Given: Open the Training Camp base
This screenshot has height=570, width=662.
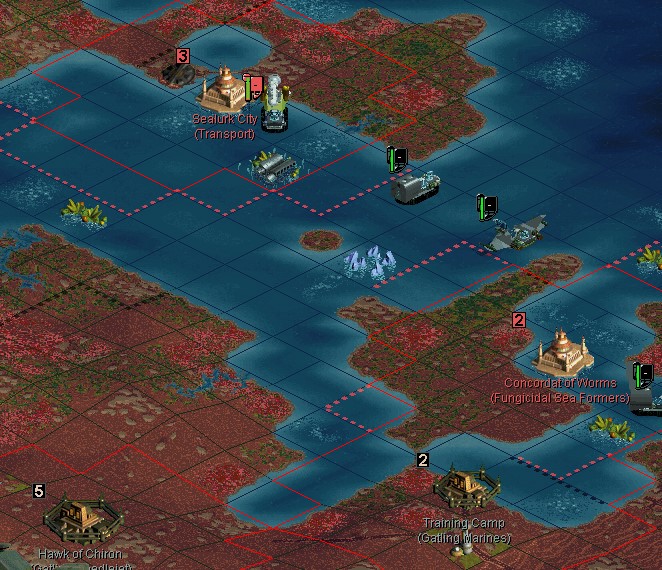Looking at the screenshot, I should point(462,490).
